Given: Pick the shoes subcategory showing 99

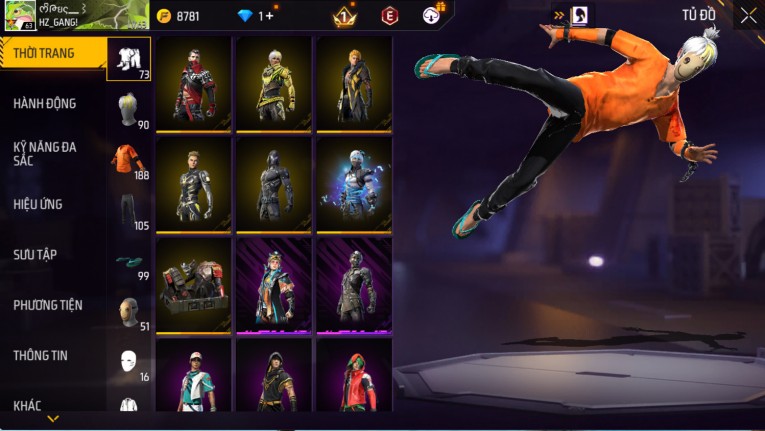Looking at the screenshot, I should pos(129,262).
